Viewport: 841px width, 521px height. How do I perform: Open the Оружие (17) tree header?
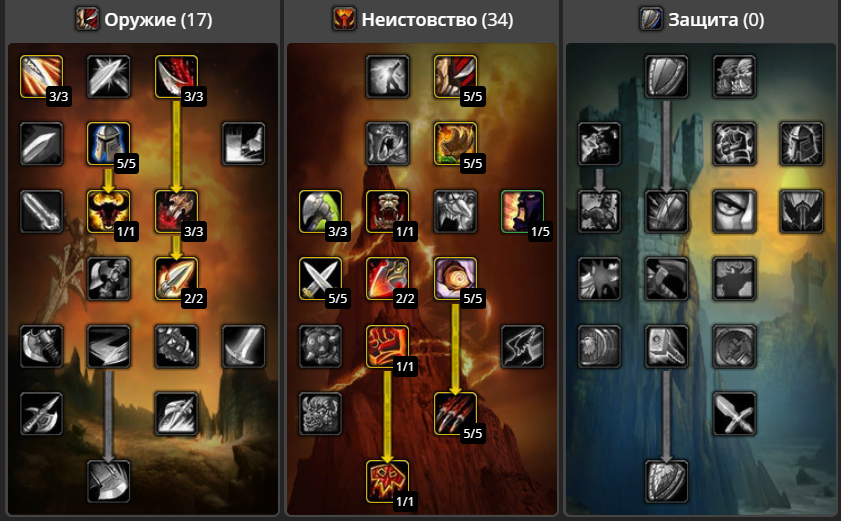(x=144, y=19)
